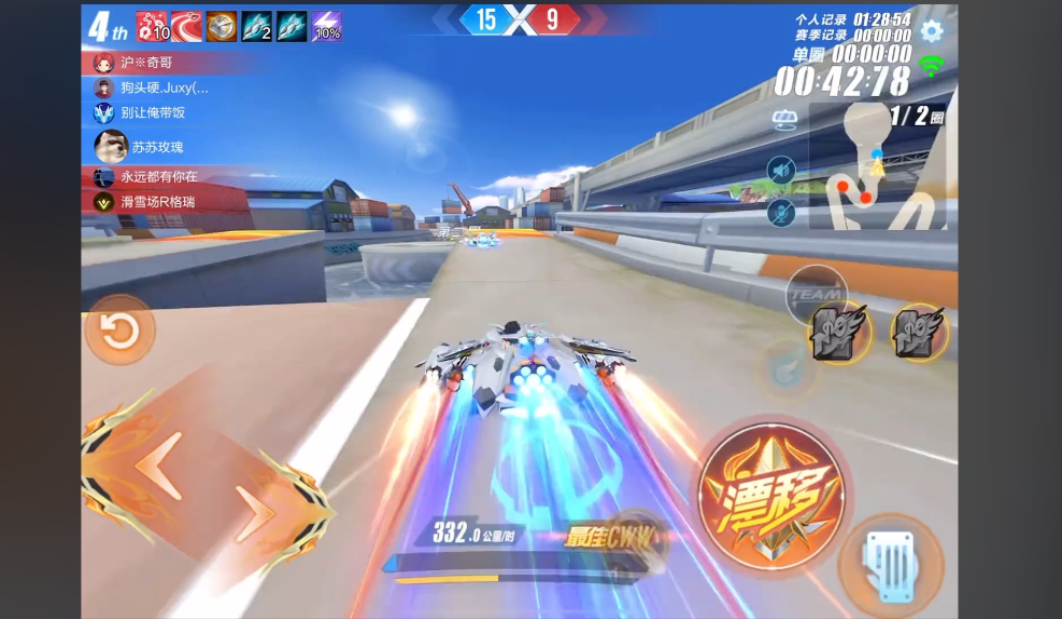Toggle the muted speaker icon
Viewport: 1062px width, 619px height.
781,169
